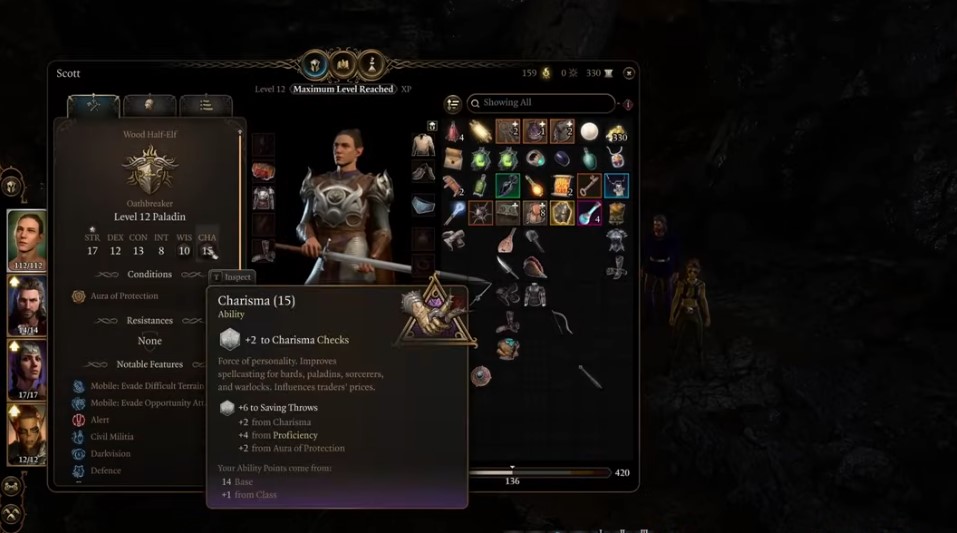Open the helmet tab at panel top
The width and height of the screenshot is (957, 533).
(316, 66)
